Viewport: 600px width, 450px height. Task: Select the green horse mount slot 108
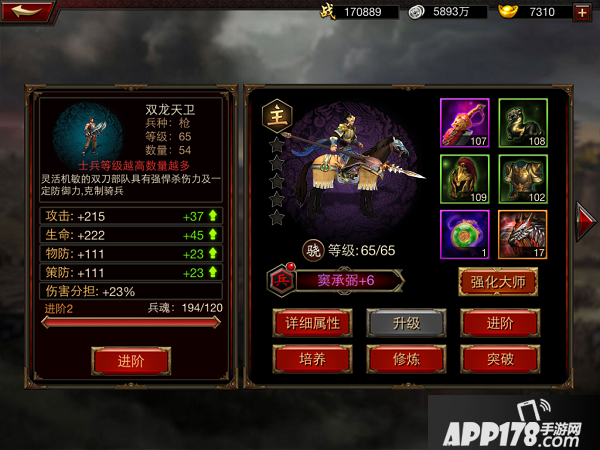(x=523, y=123)
